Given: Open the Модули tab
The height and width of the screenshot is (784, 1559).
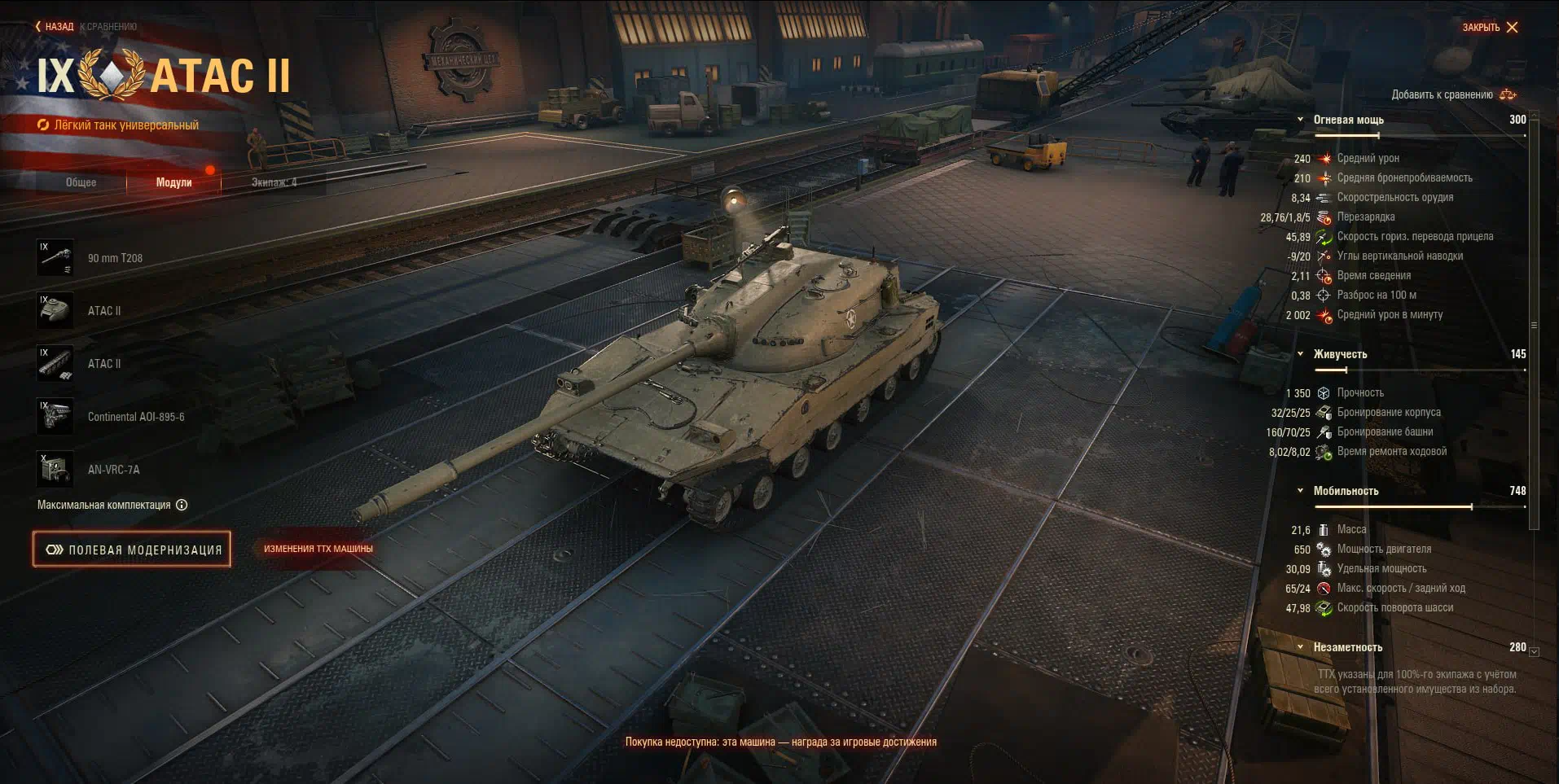Looking at the screenshot, I should click(x=173, y=182).
